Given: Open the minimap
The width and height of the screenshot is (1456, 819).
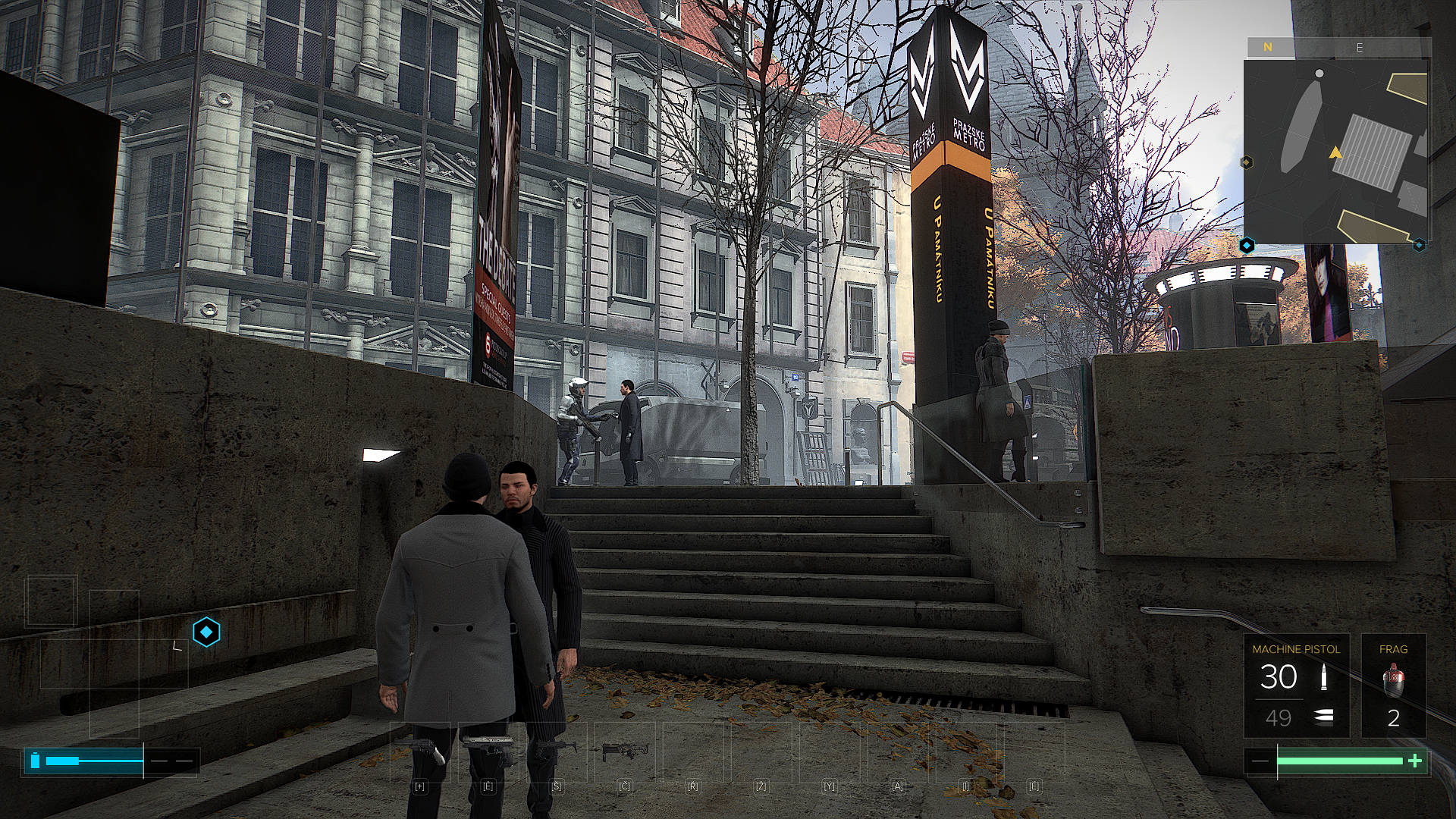Looking at the screenshot, I should (x=1335, y=152).
